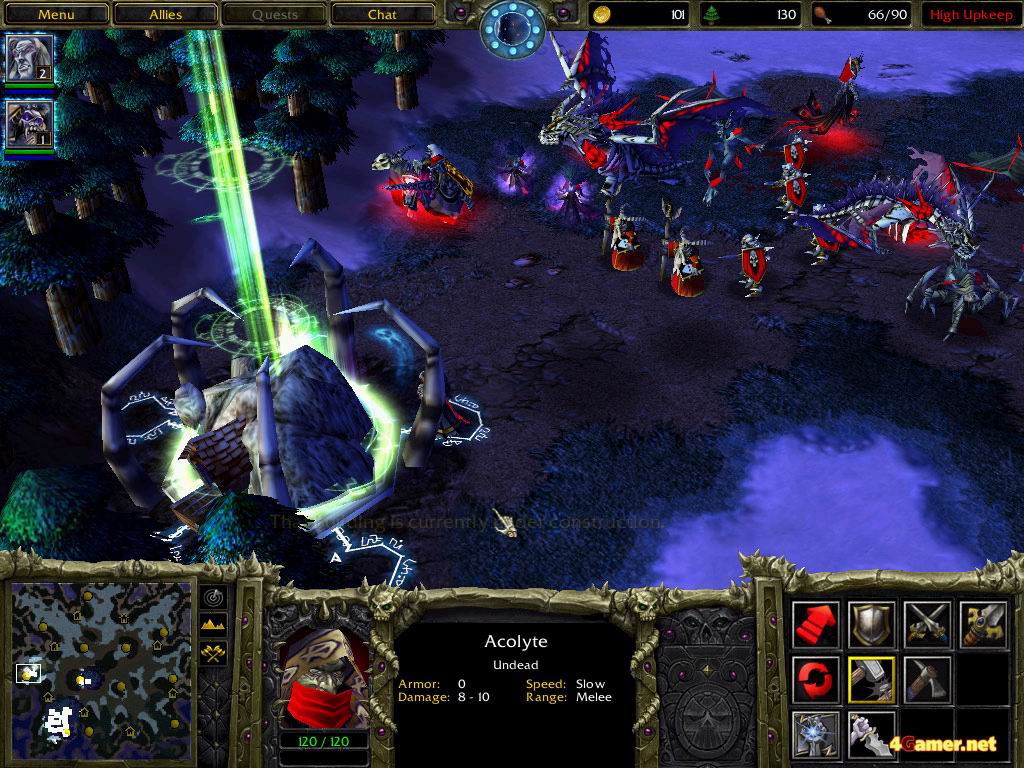Select the level 1 hero portrait
The height and width of the screenshot is (768, 1024).
29,124
